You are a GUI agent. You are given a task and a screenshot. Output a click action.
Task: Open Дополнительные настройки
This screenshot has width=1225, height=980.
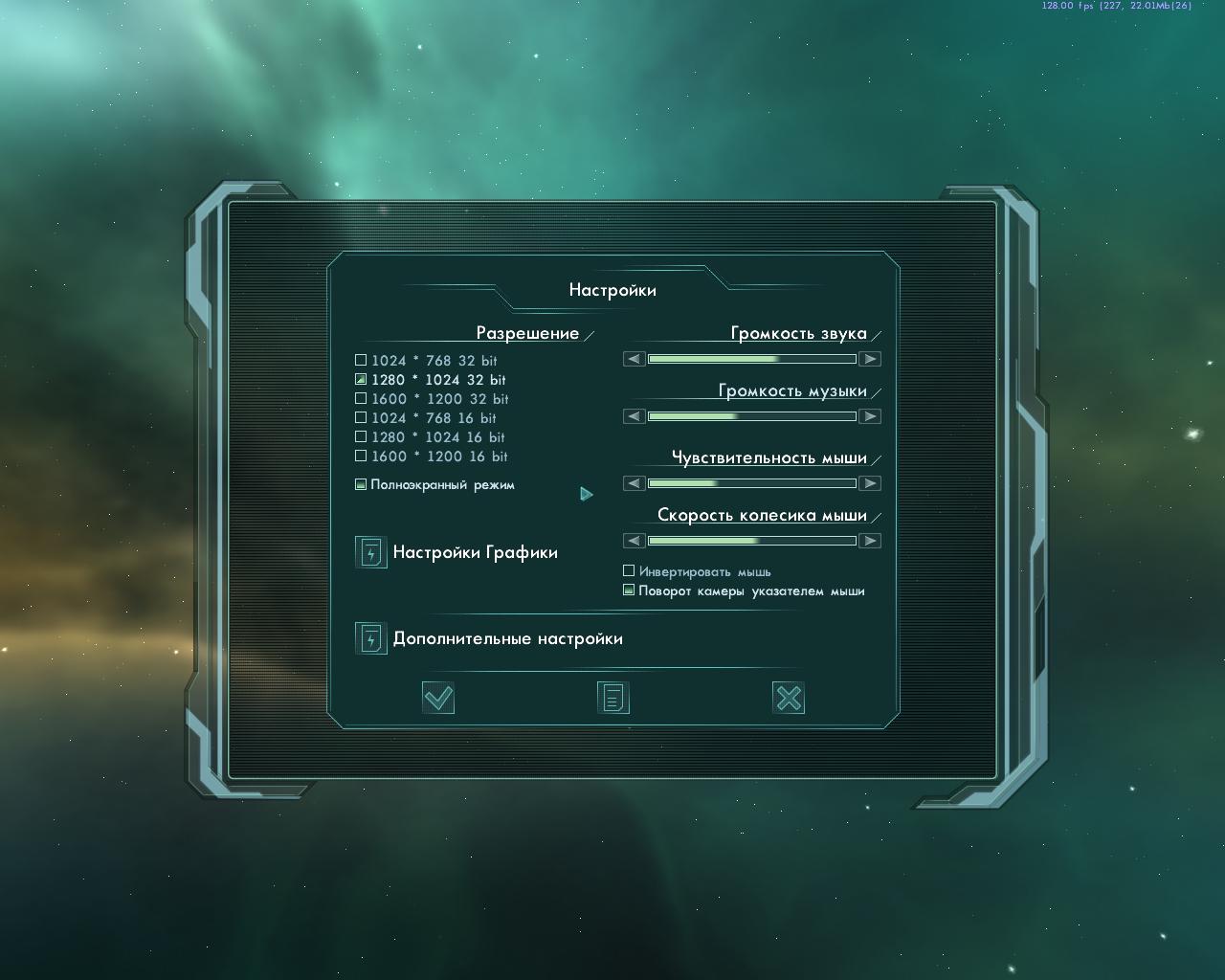(371, 638)
